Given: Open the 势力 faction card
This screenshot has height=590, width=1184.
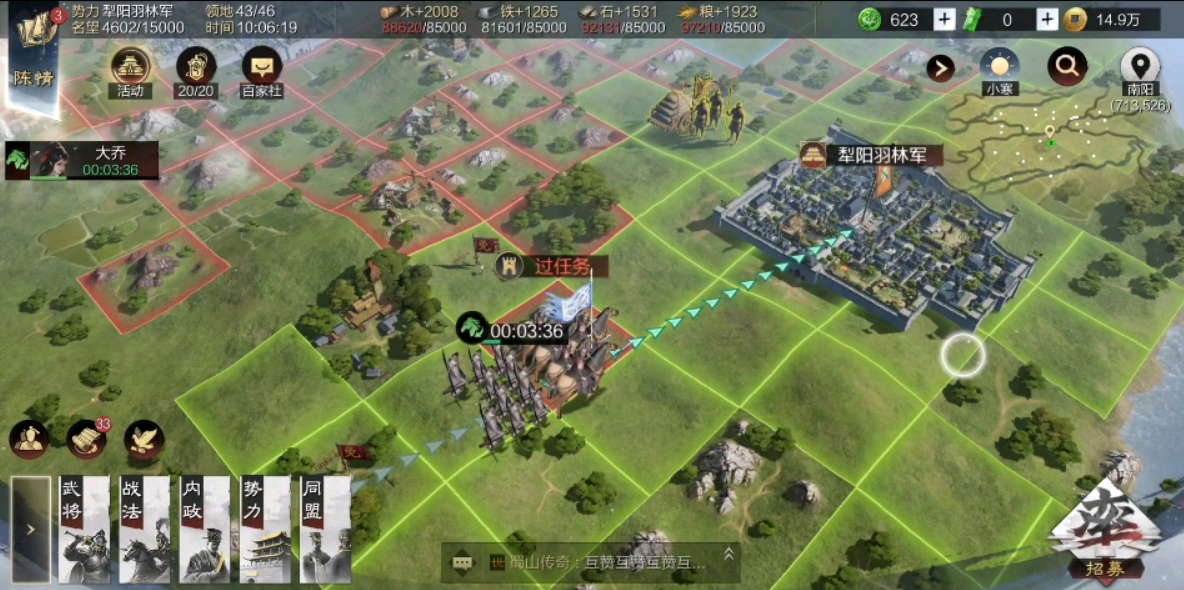Looking at the screenshot, I should click(265, 529).
